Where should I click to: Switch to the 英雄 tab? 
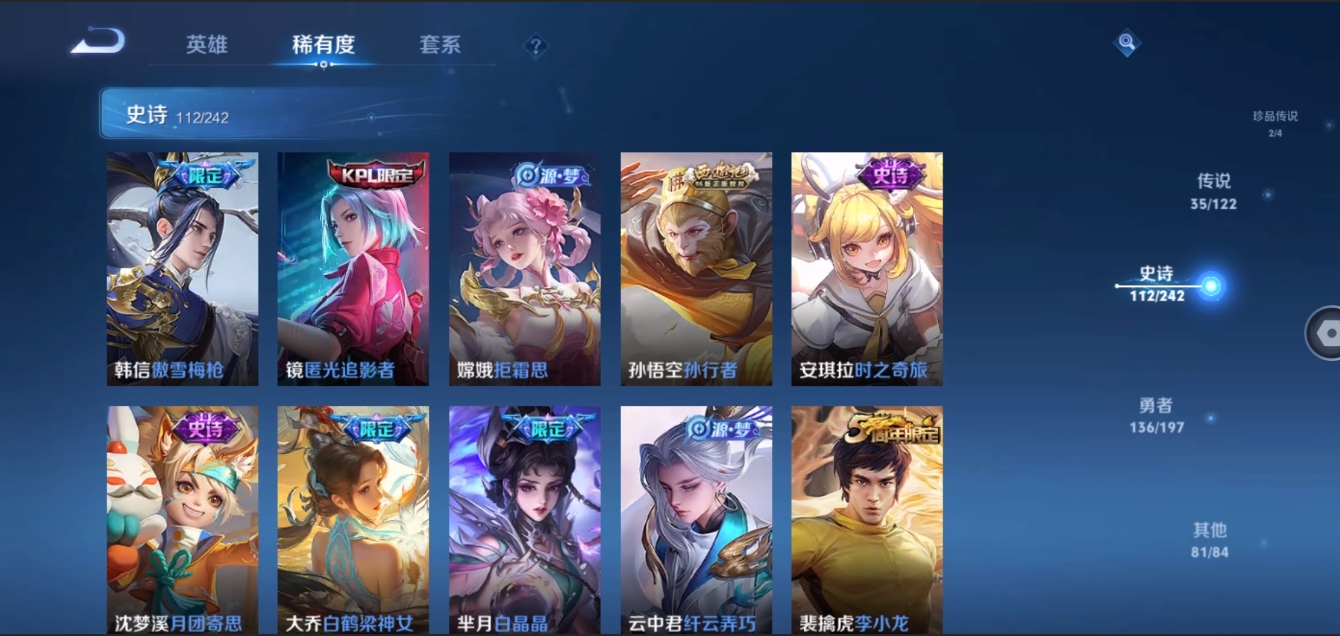click(x=207, y=45)
